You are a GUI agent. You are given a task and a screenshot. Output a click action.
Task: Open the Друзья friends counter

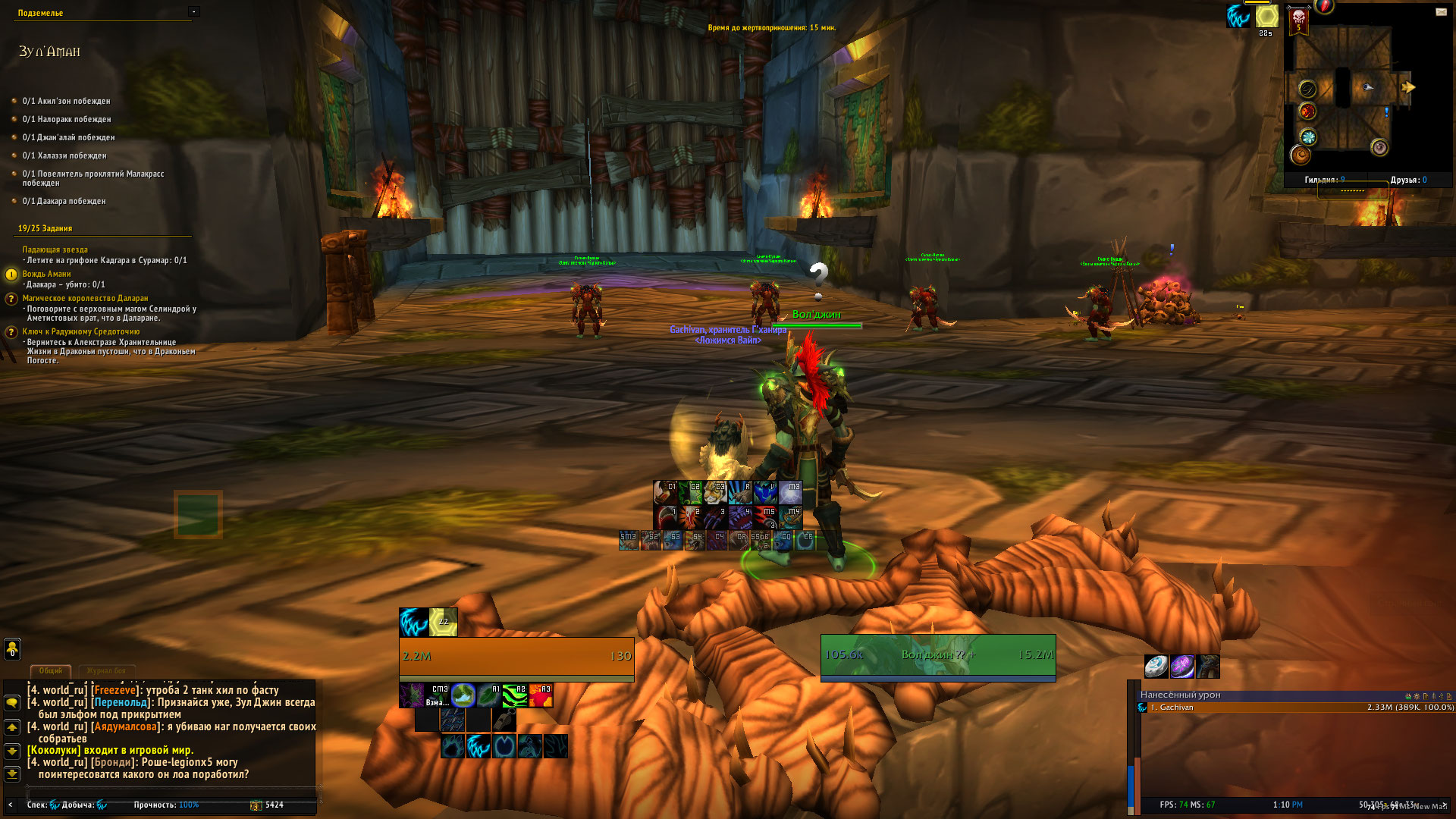[x=1408, y=180]
